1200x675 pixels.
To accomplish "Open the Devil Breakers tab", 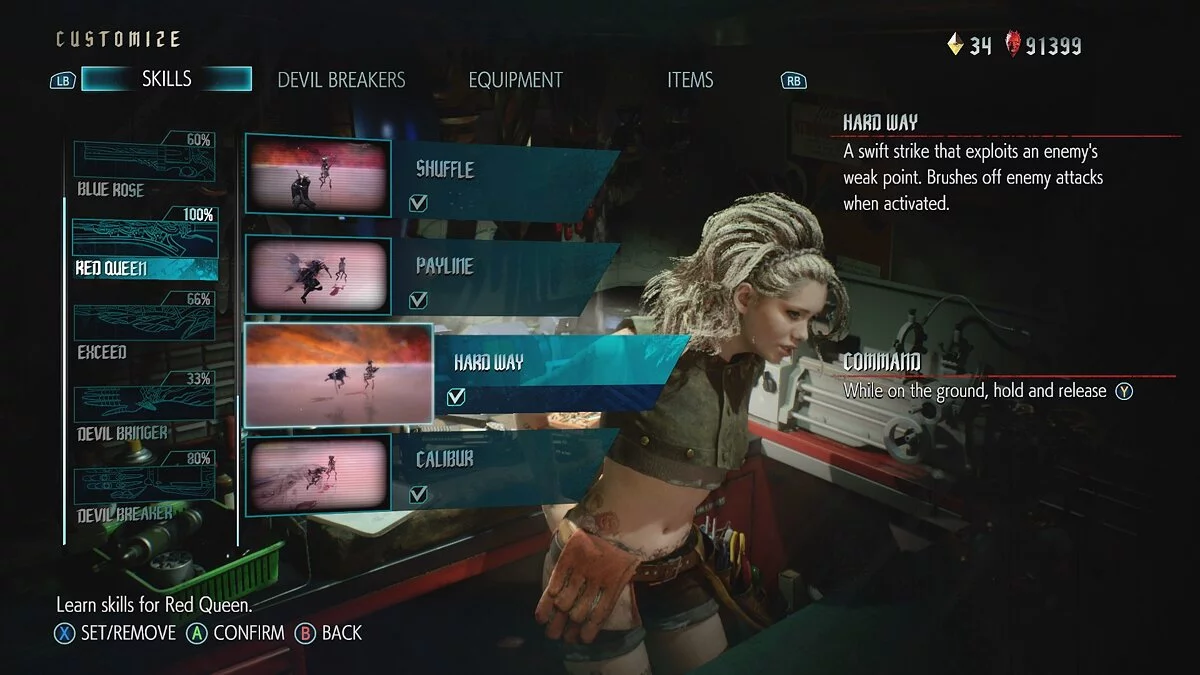I will pyautogui.click(x=341, y=80).
